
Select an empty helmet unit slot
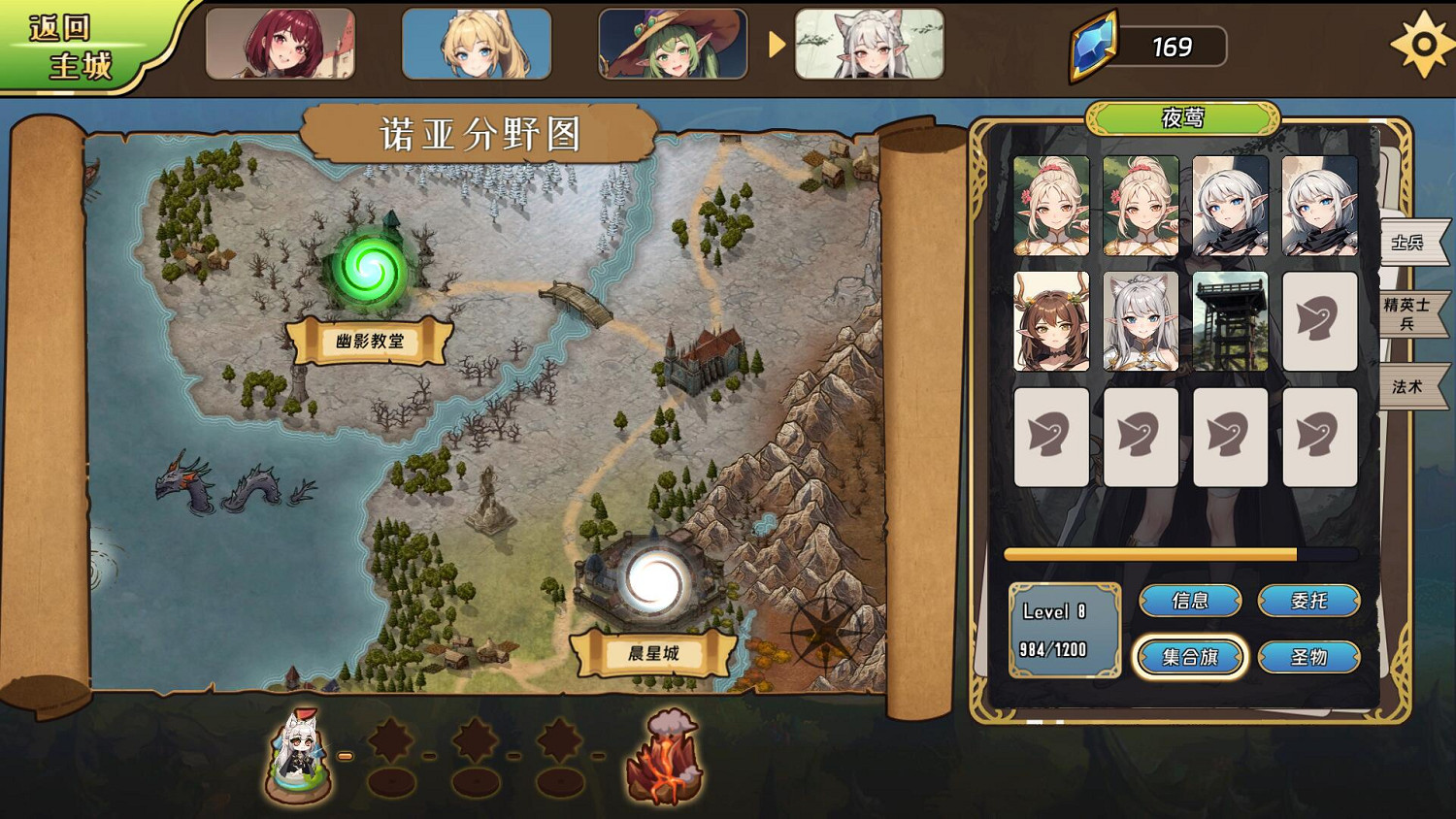(x=1319, y=320)
